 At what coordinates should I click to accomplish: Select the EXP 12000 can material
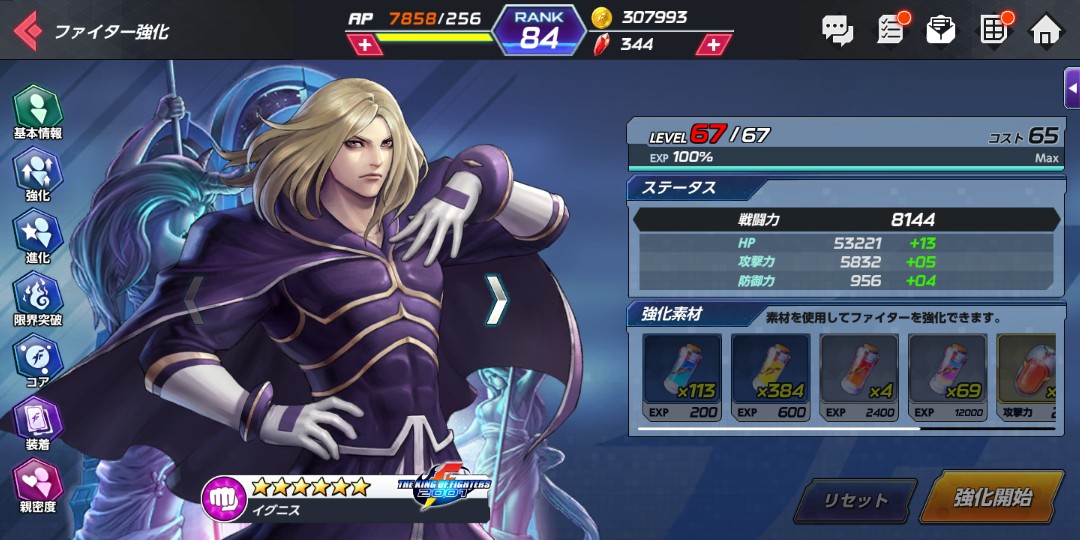pos(946,376)
